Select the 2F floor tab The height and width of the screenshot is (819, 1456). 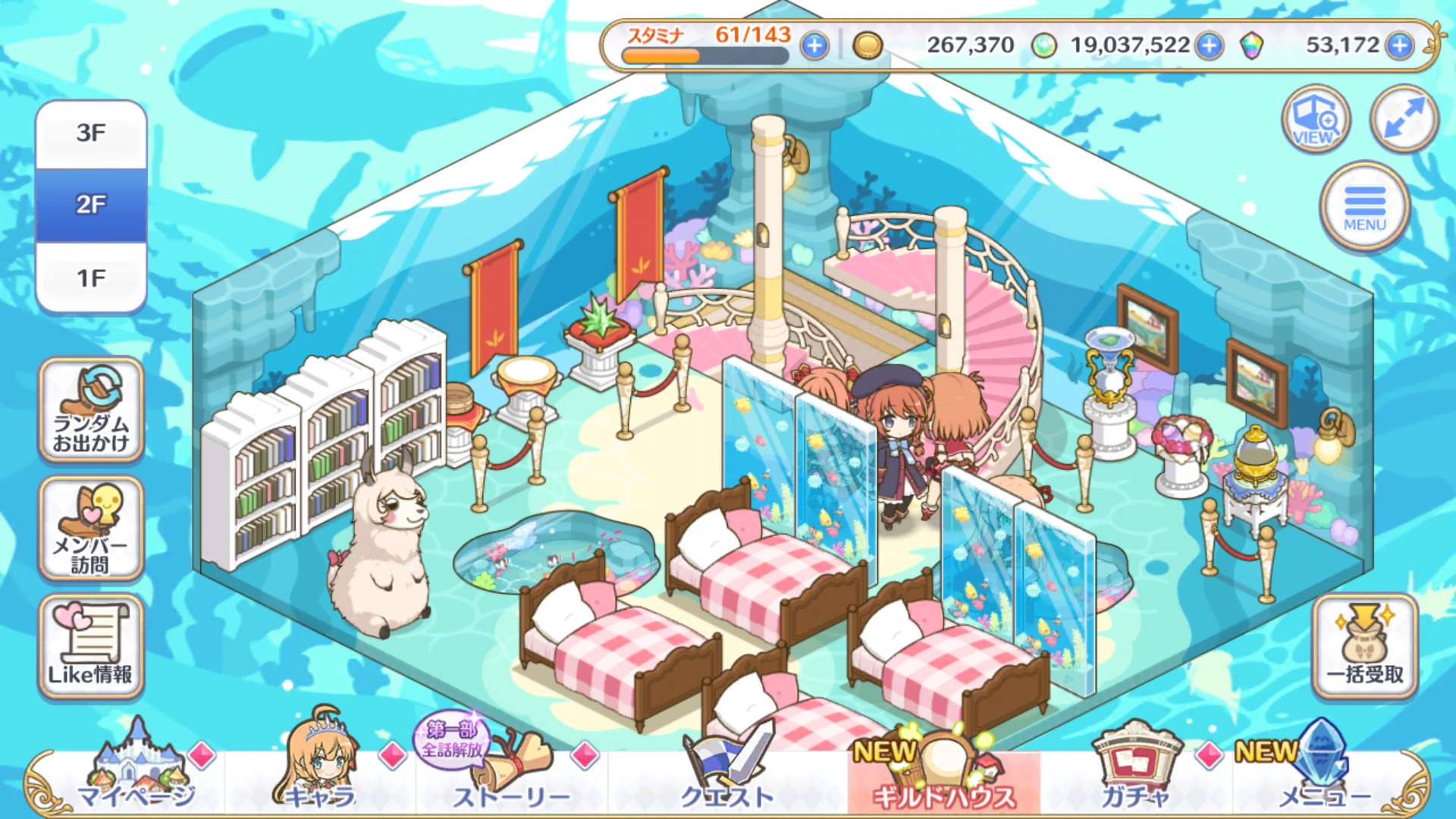coord(91,205)
